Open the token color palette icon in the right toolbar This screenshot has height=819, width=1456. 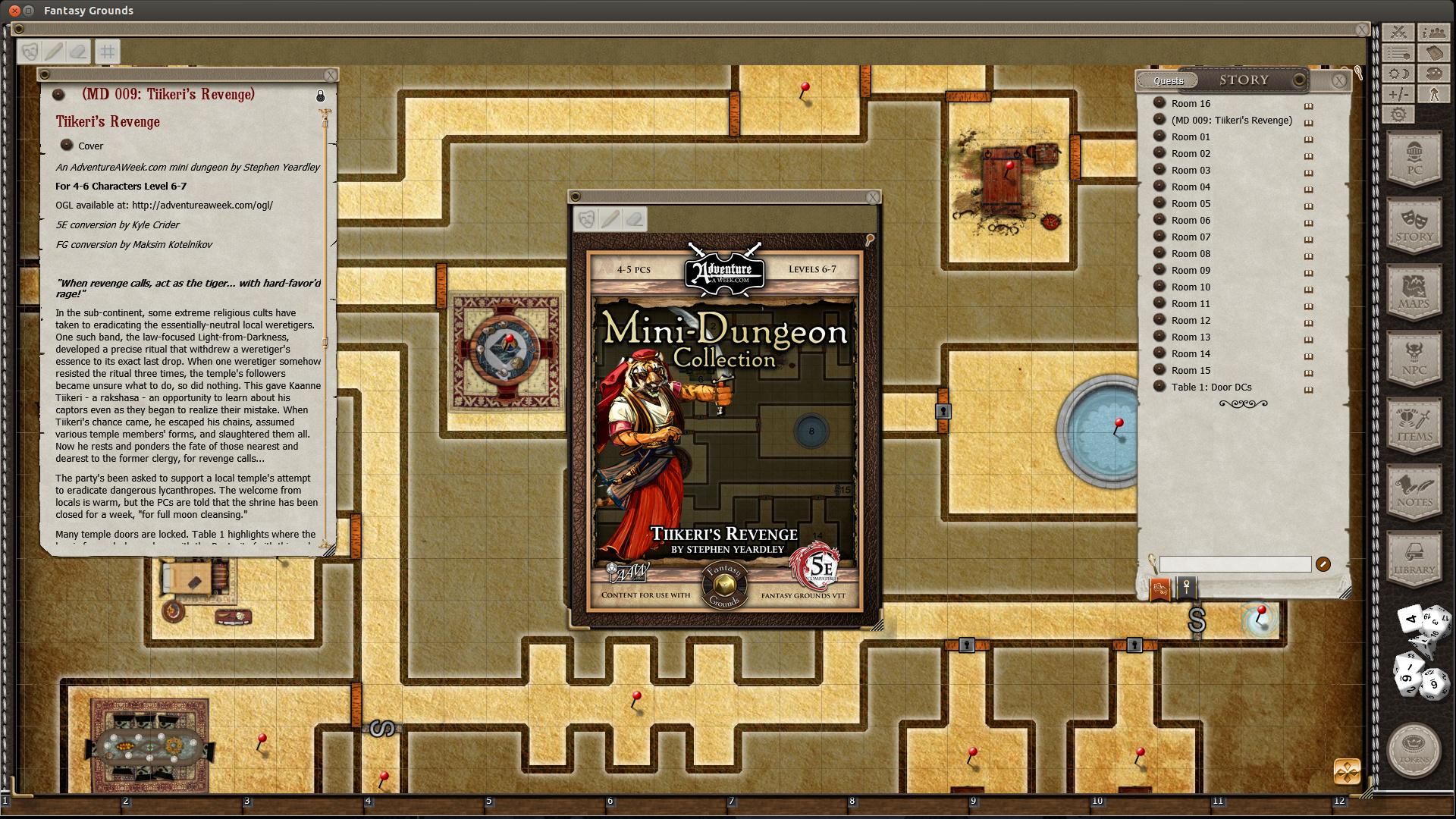click(1433, 73)
